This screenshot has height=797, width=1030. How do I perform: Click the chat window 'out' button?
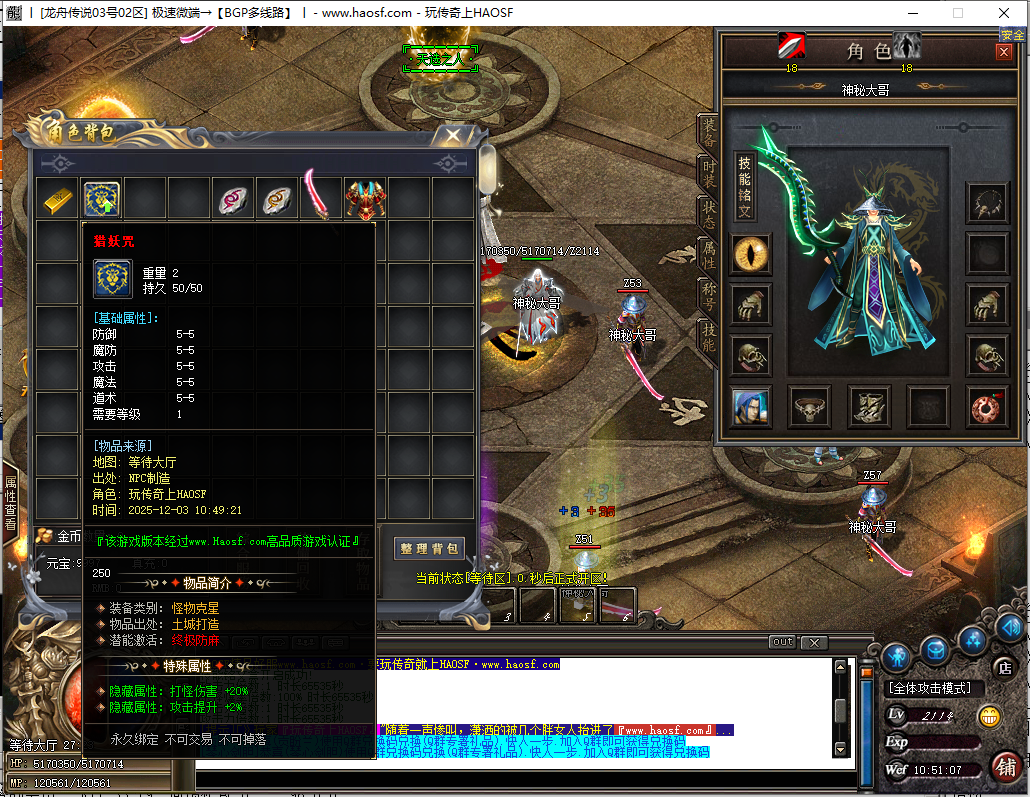[x=782, y=642]
